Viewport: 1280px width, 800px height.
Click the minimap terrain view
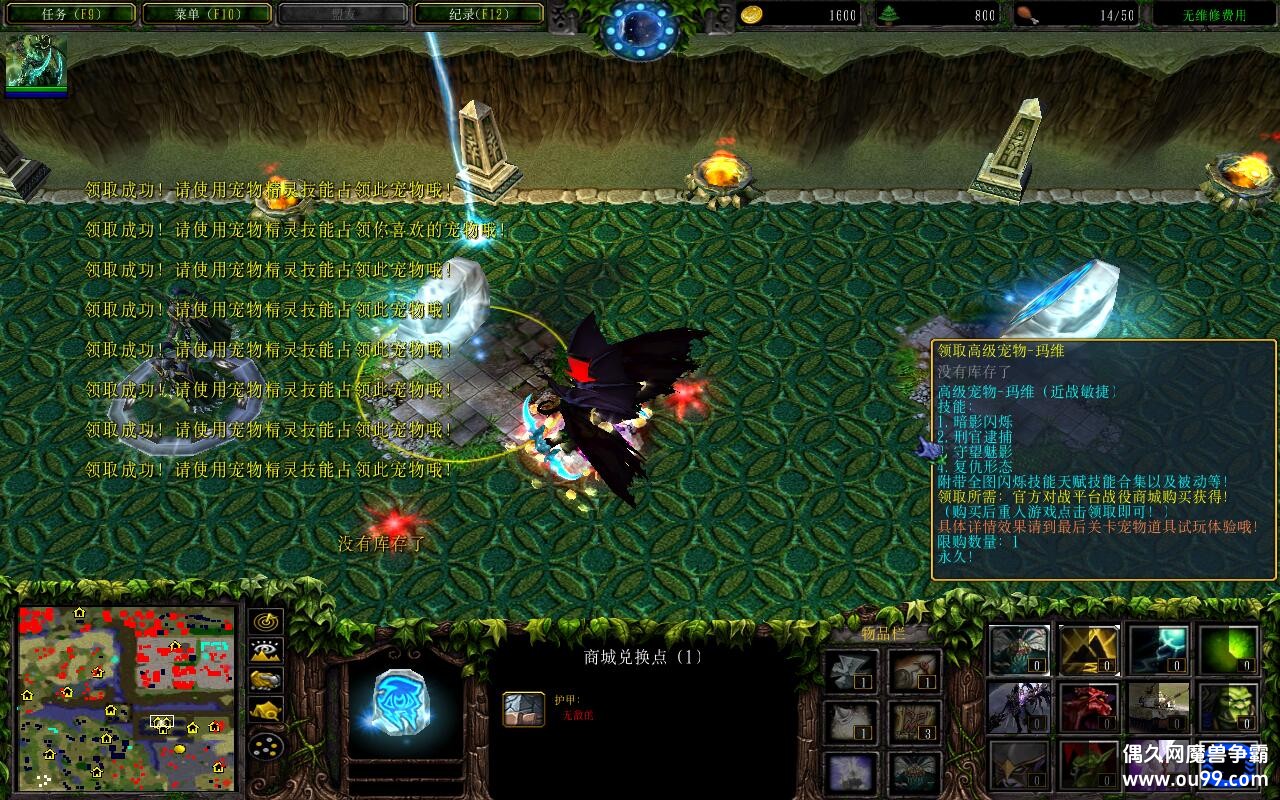click(x=127, y=697)
